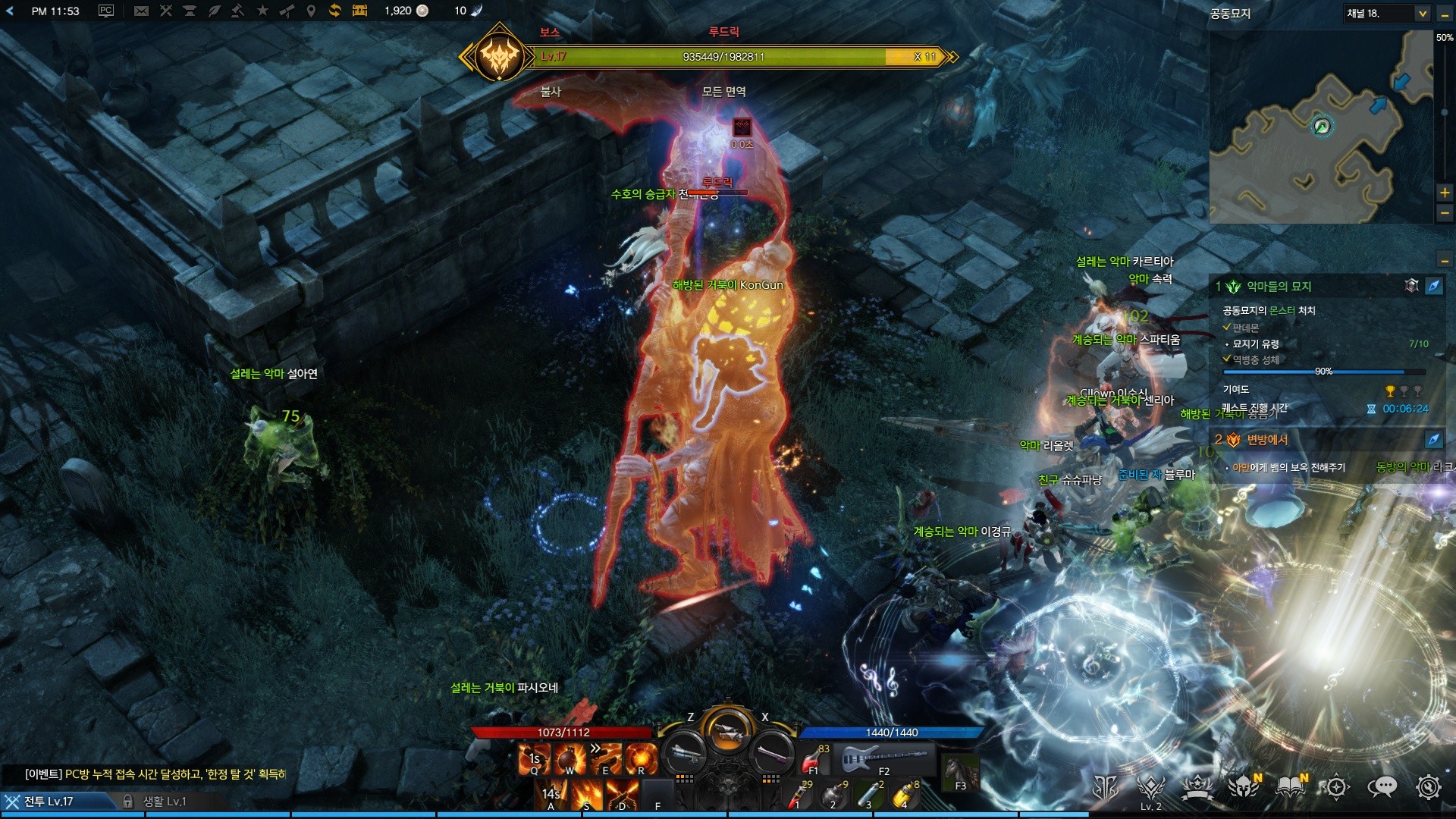Click the gold treasure chest icon
This screenshot has width=1456, height=819.
click(x=359, y=11)
